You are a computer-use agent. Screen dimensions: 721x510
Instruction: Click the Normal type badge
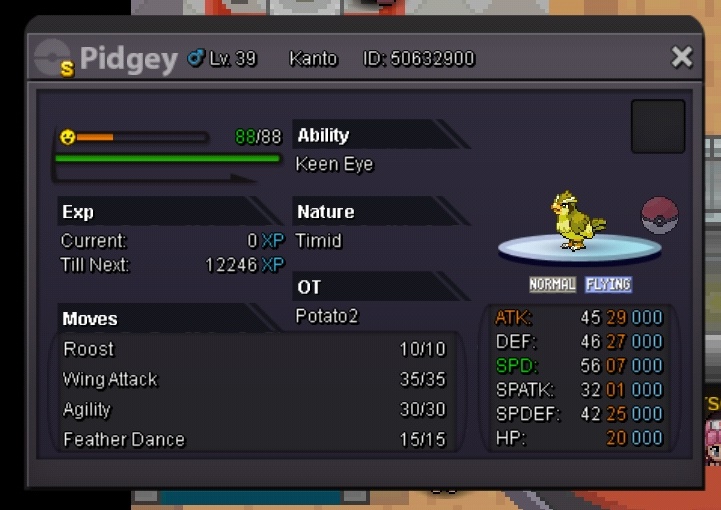coord(553,284)
